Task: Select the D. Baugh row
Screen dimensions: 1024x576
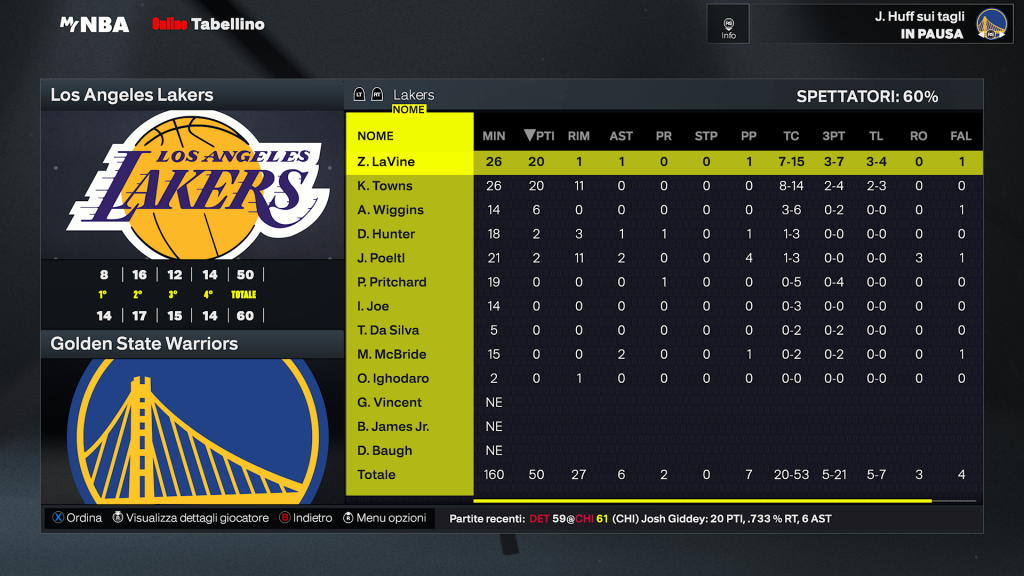Action: 385,450
